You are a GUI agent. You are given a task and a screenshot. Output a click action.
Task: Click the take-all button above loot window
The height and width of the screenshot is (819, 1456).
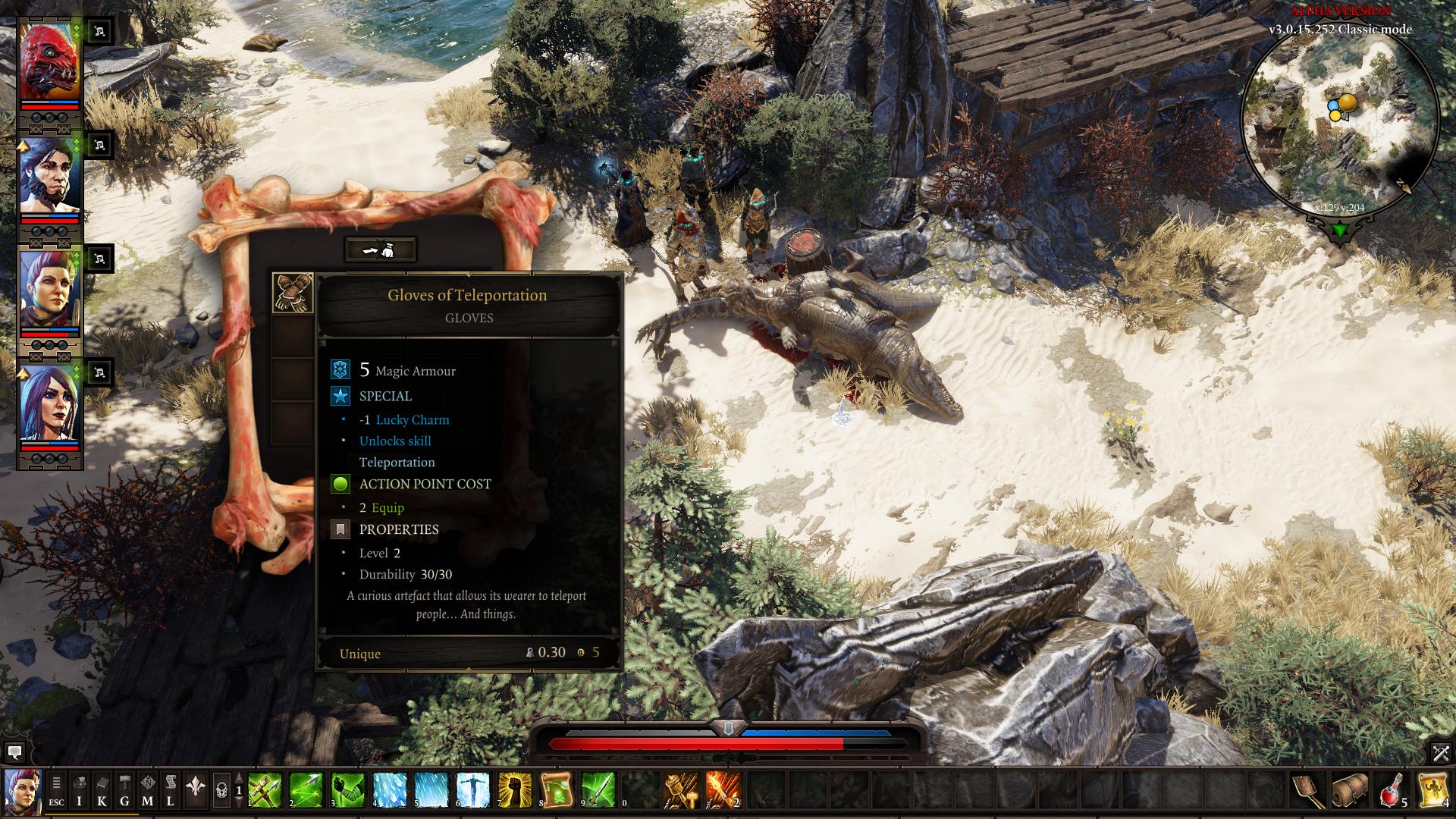tap(380, 249)
